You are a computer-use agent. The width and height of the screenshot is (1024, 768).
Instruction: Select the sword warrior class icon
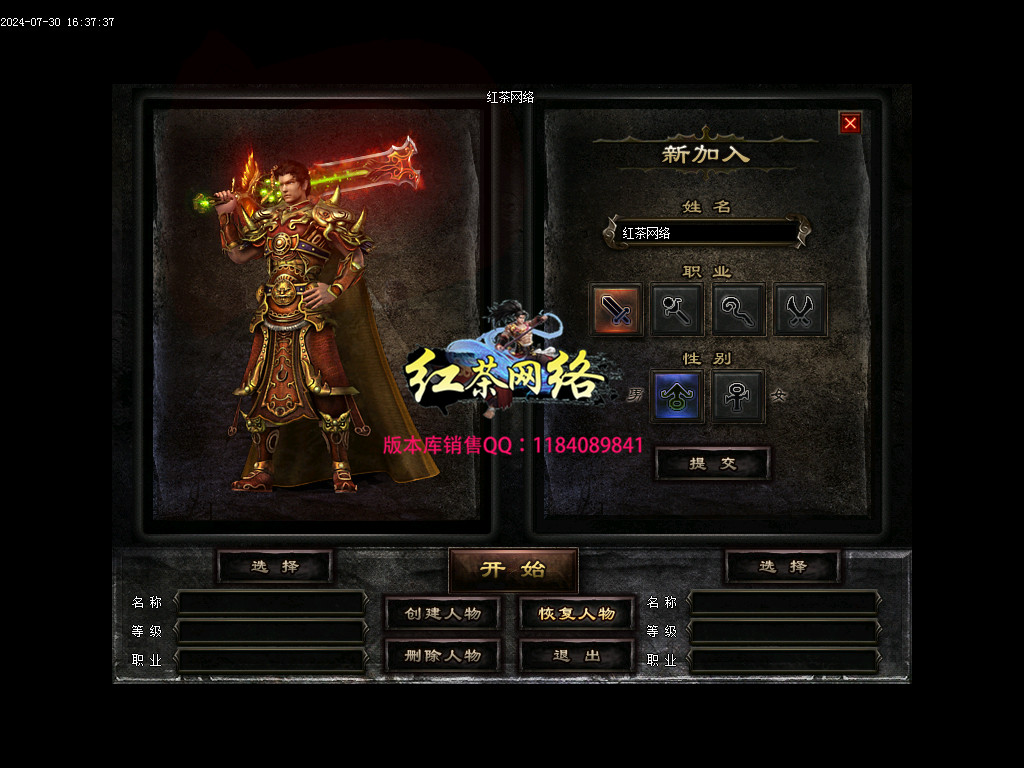pos(616,310)
